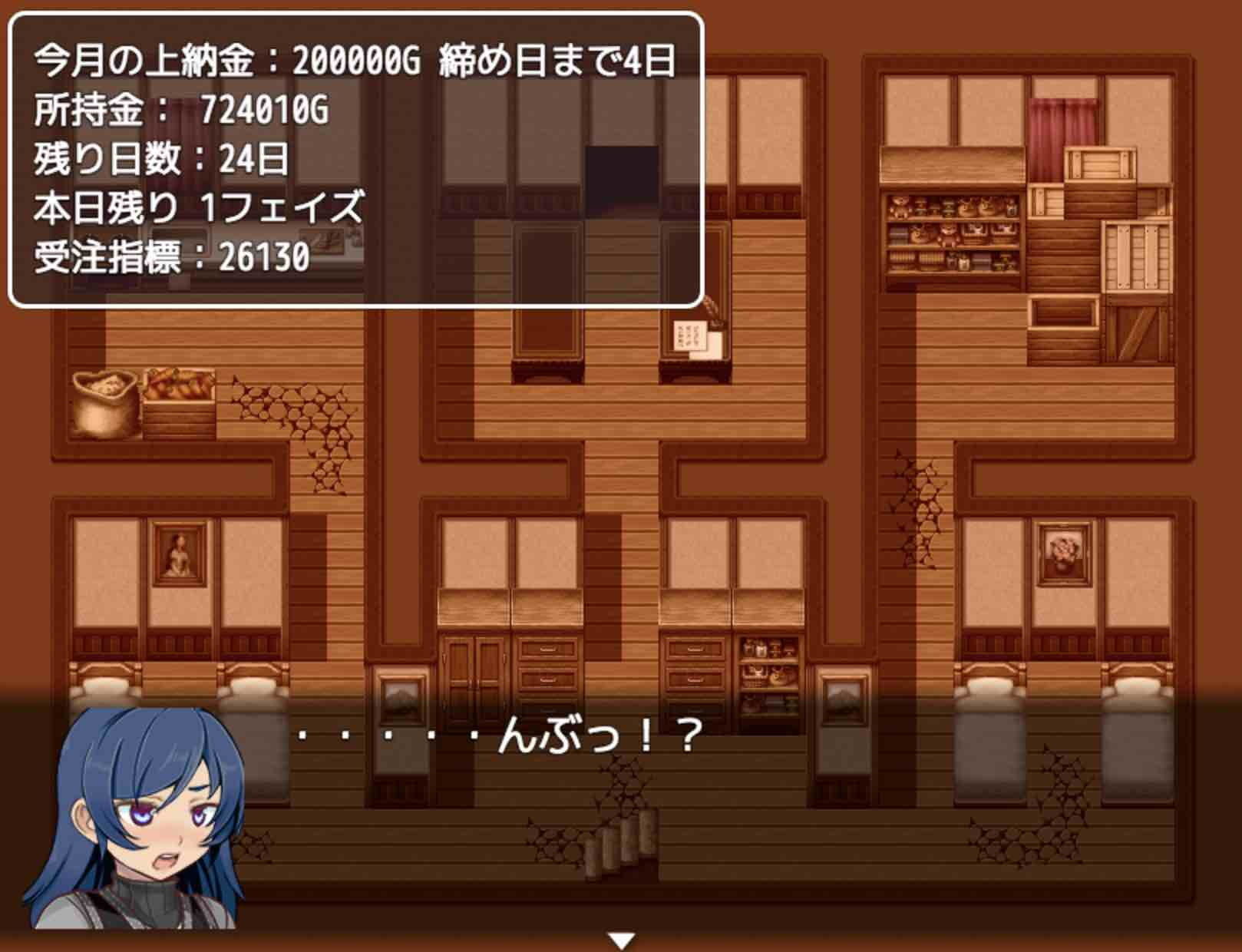The height and width of the screenshot is (952, 1242).
Task: Select the sack of grain tile
Action: click(102, 399)
